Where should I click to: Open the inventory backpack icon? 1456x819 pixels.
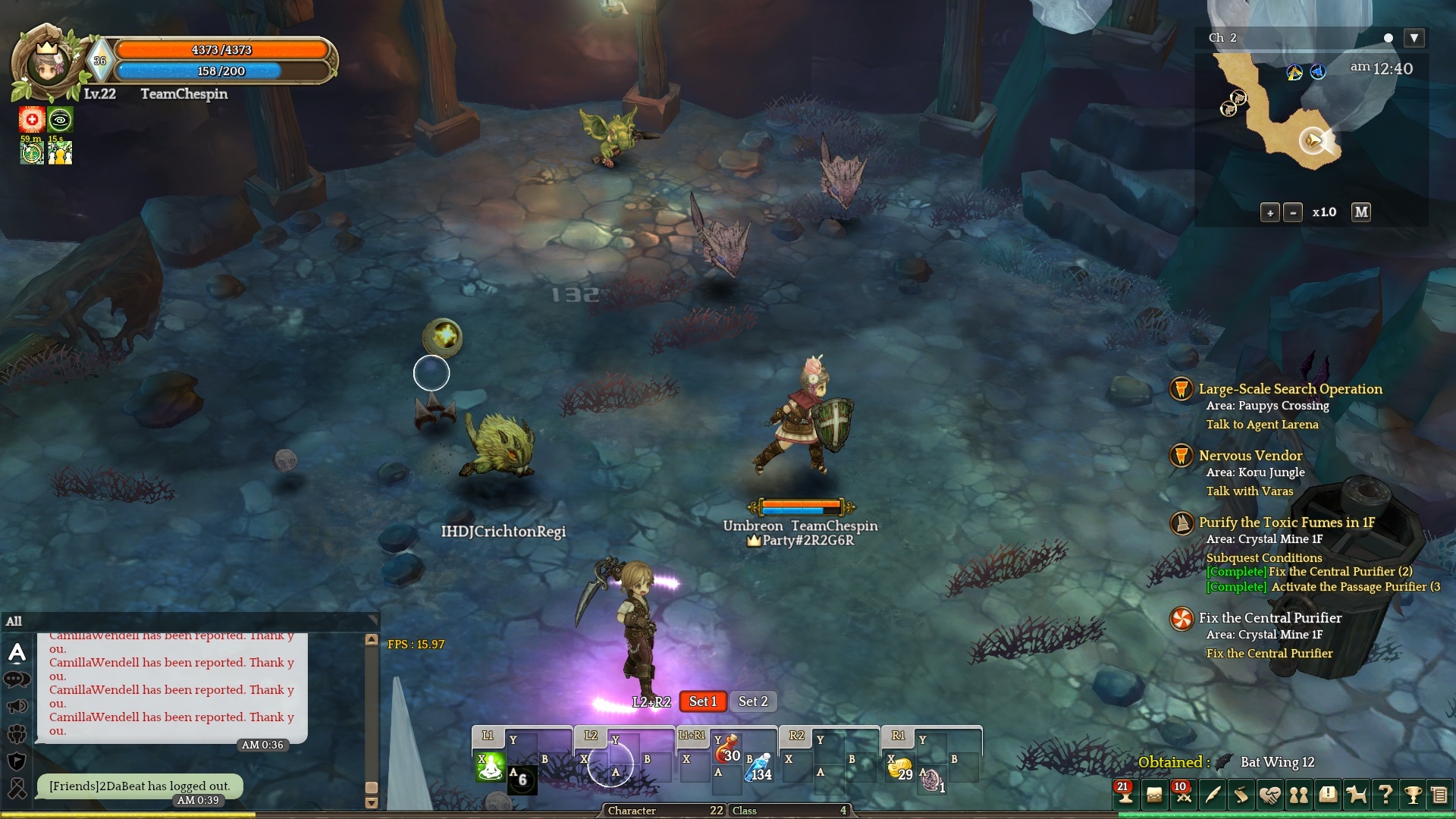[1154, 795]
